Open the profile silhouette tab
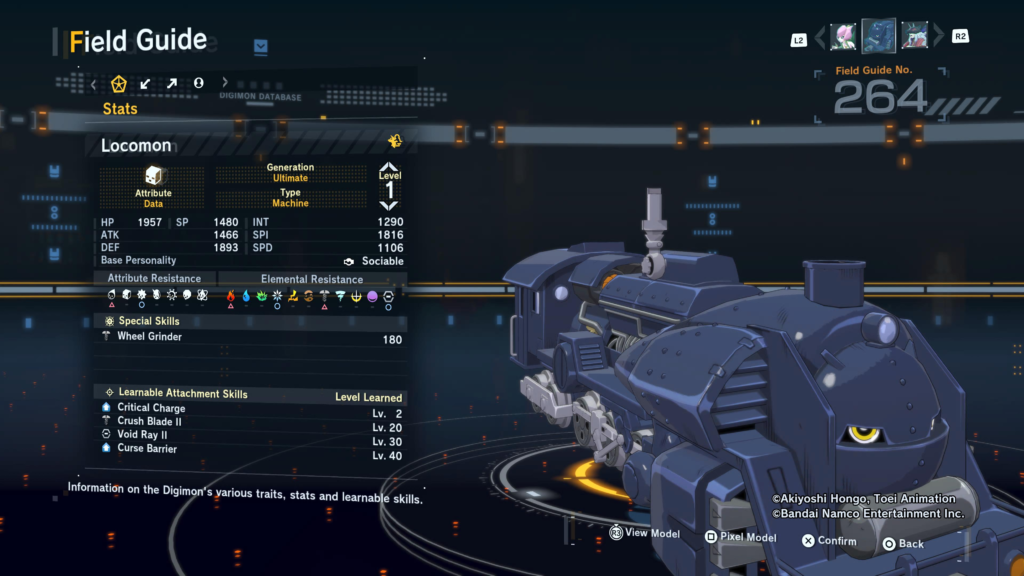The height and width of the screenshot is (576, 1024). [x=198, y=83]
